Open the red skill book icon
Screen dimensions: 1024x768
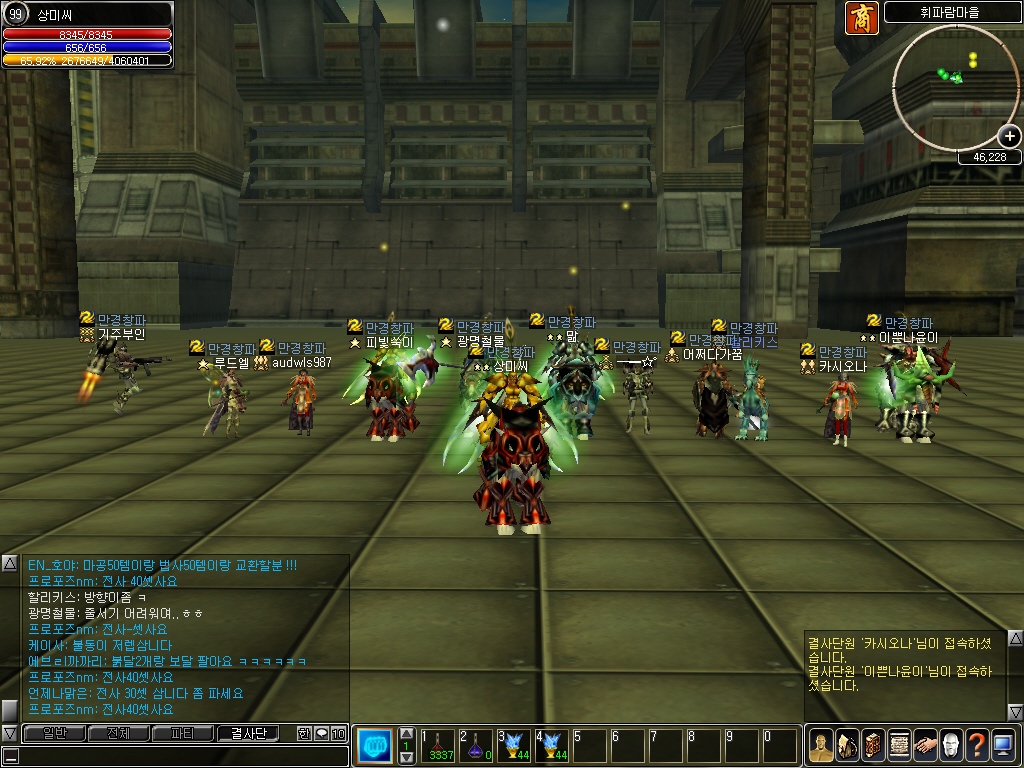click(x=872, y=744)
